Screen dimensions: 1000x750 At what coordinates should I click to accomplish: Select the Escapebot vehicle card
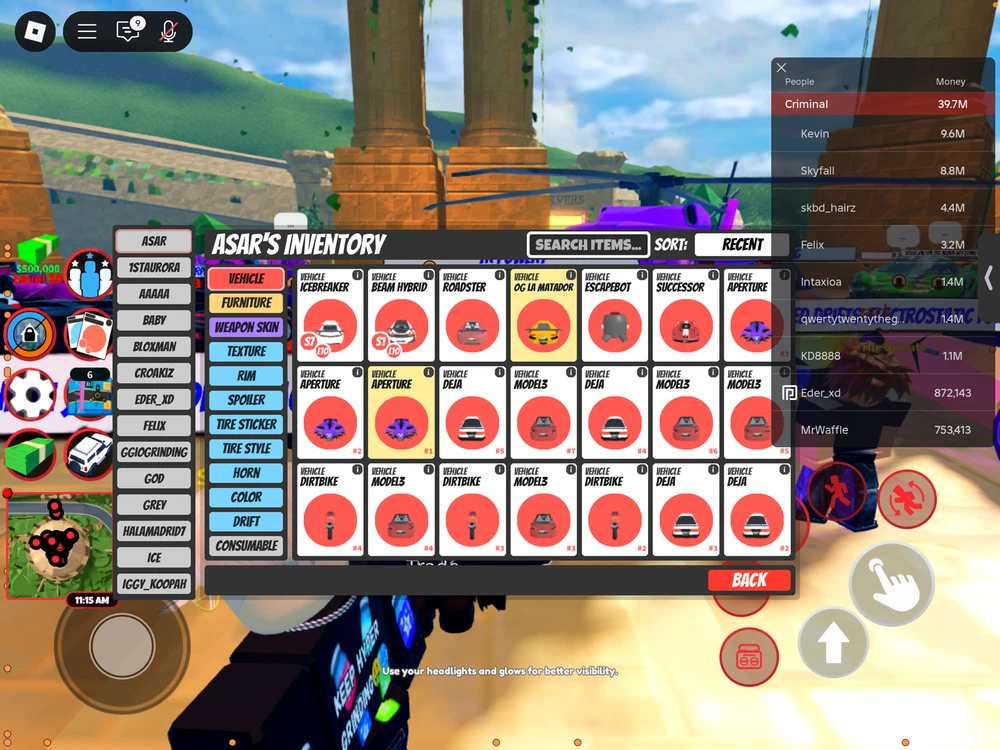click(x=614, y=314)
